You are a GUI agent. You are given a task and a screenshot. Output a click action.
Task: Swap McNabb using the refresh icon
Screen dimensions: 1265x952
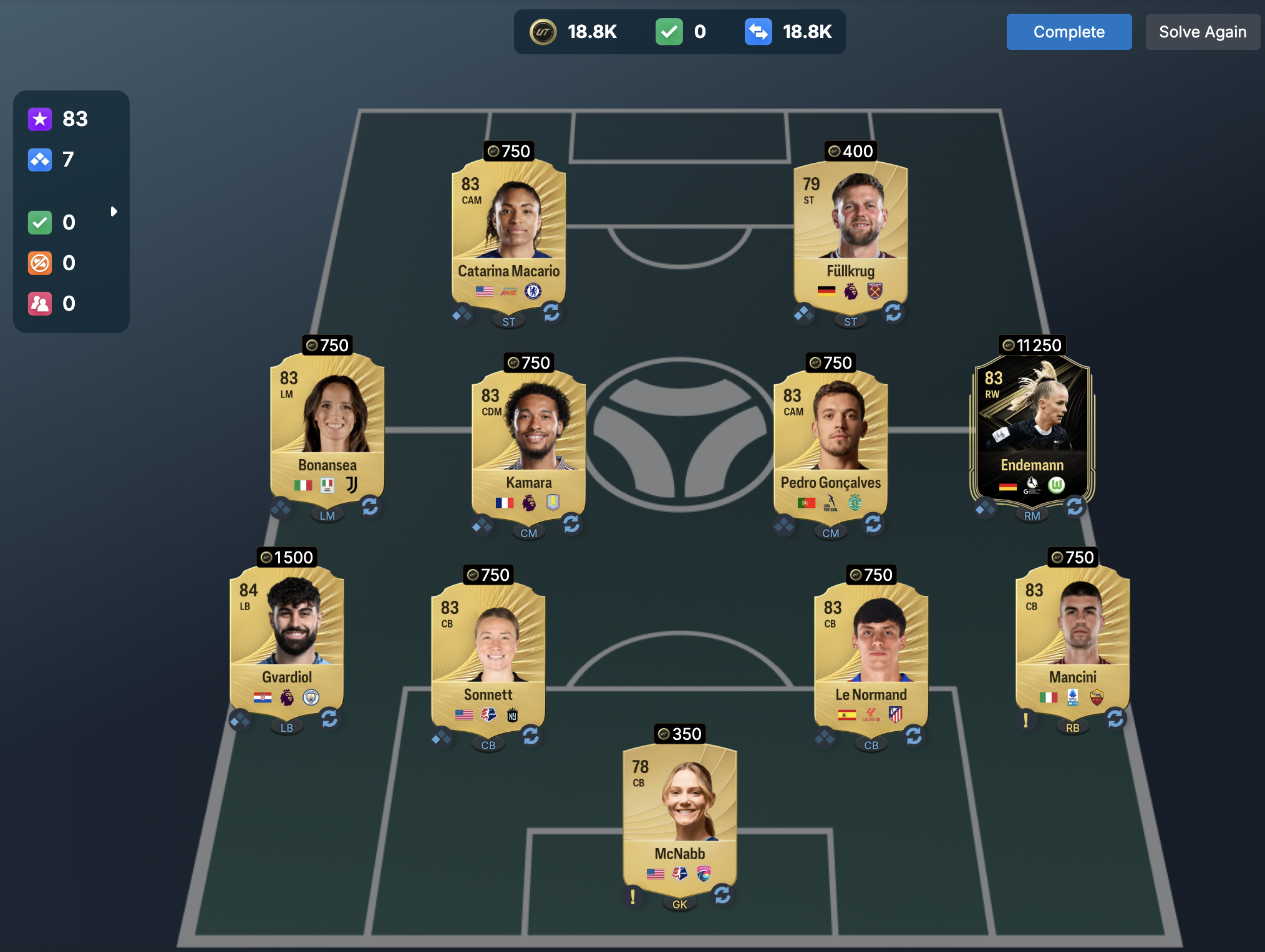[722, 895]
